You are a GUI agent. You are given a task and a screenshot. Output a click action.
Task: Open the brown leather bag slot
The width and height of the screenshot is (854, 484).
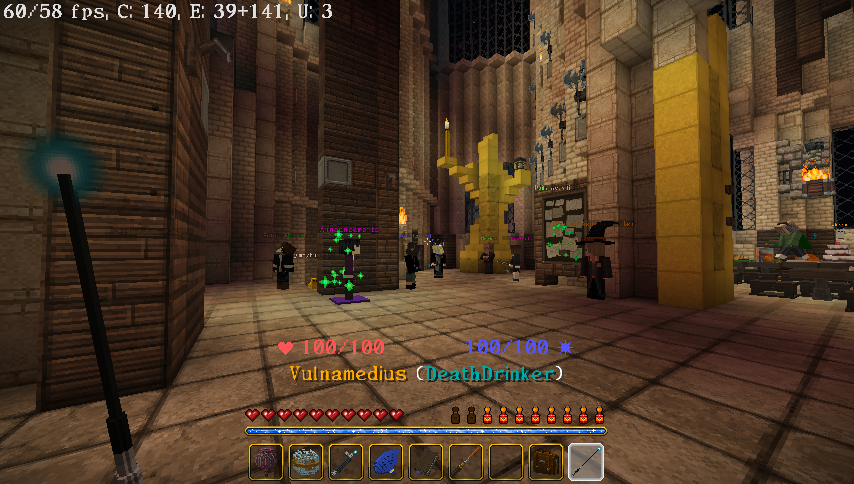click(546, 462)
